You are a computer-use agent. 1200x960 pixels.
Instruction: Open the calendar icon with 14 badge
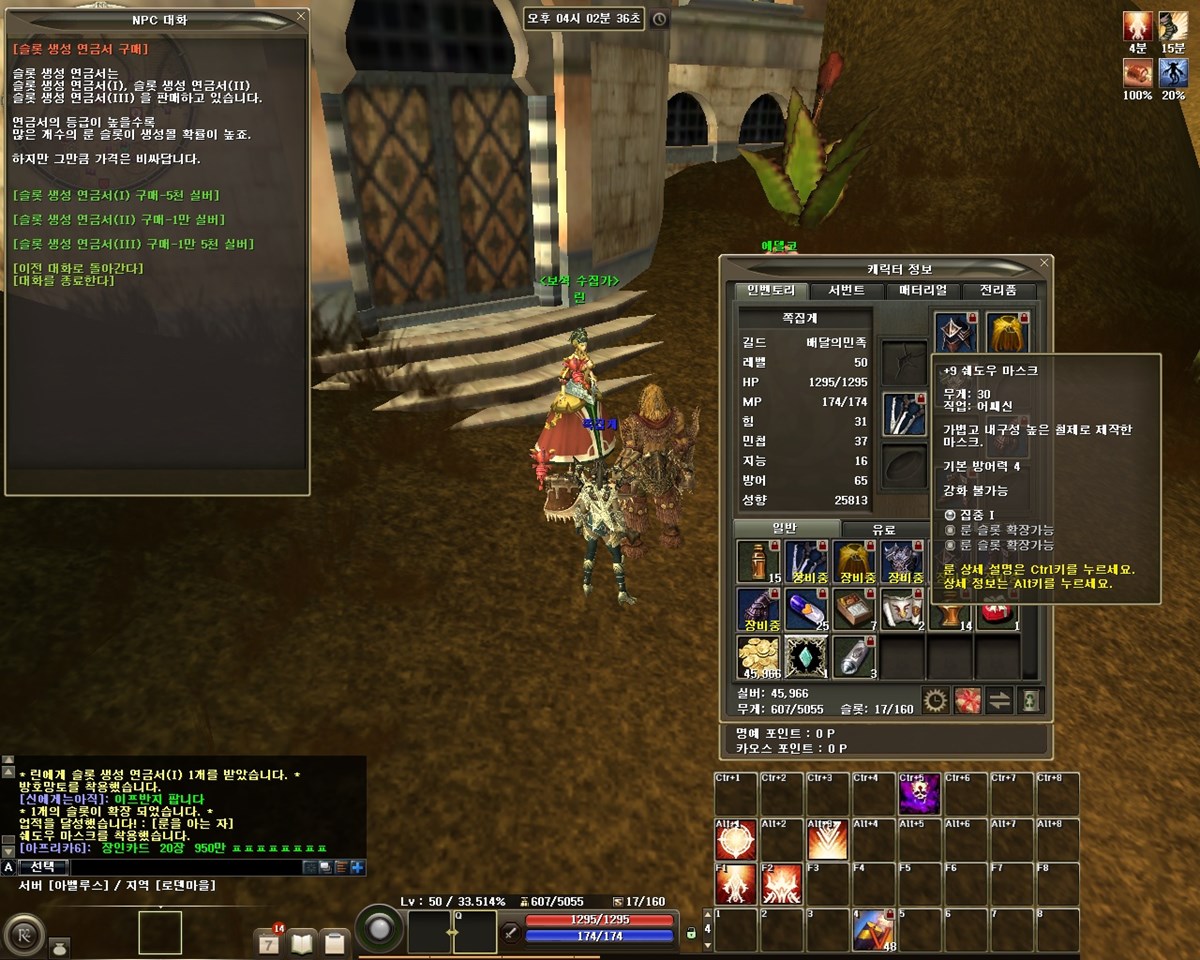(x=269, y=941)
